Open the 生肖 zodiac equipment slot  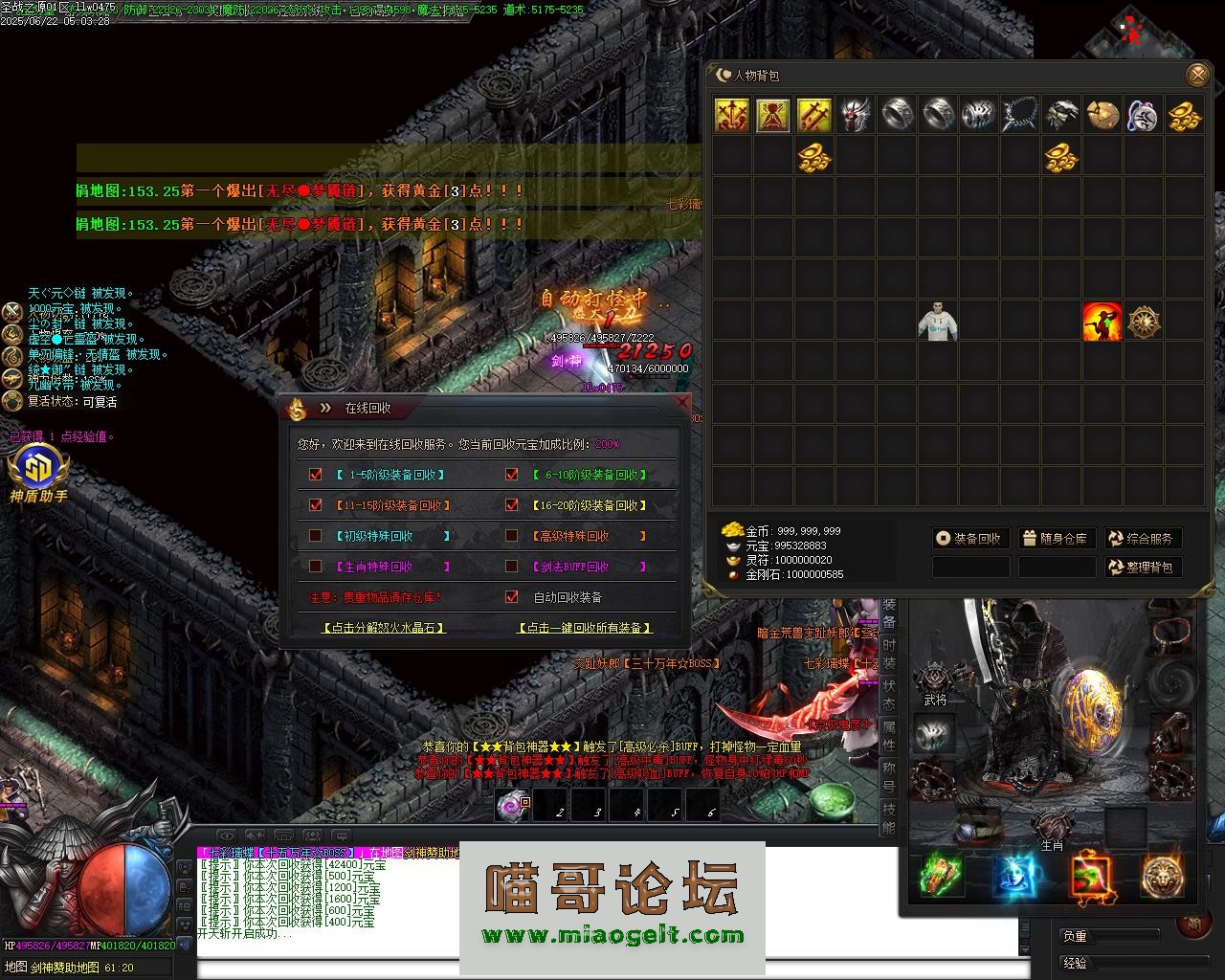[1052, 825]
